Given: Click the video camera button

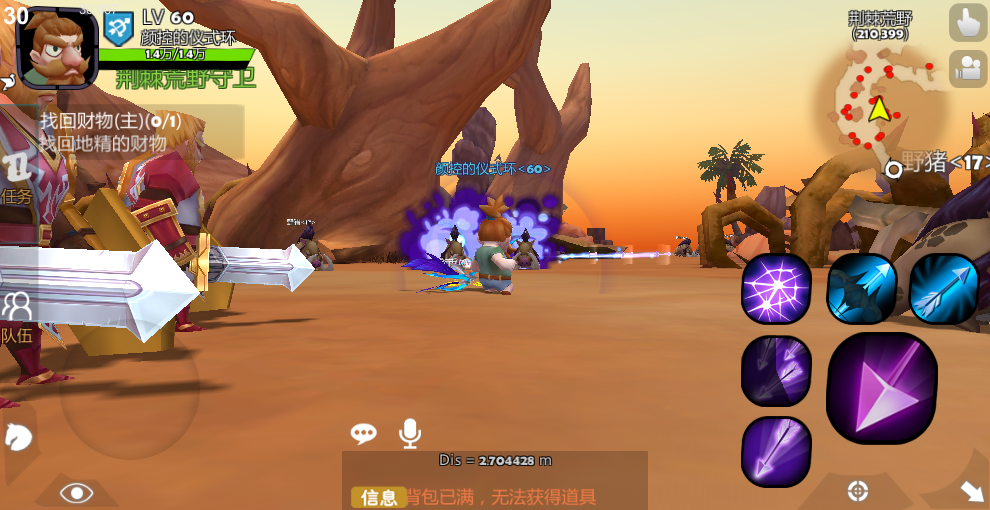Looking at the screenshot, I should coord(967,68).
